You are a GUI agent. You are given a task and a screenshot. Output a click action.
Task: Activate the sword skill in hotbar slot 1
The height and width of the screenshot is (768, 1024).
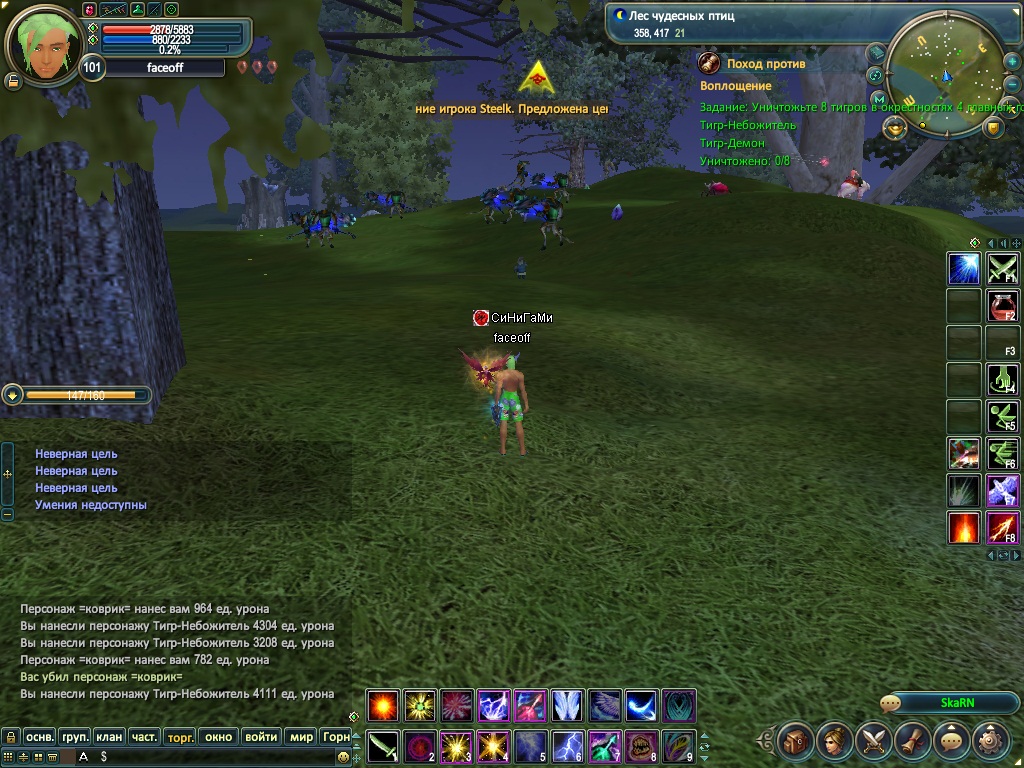pyautogui.click(x=383, y=747)
